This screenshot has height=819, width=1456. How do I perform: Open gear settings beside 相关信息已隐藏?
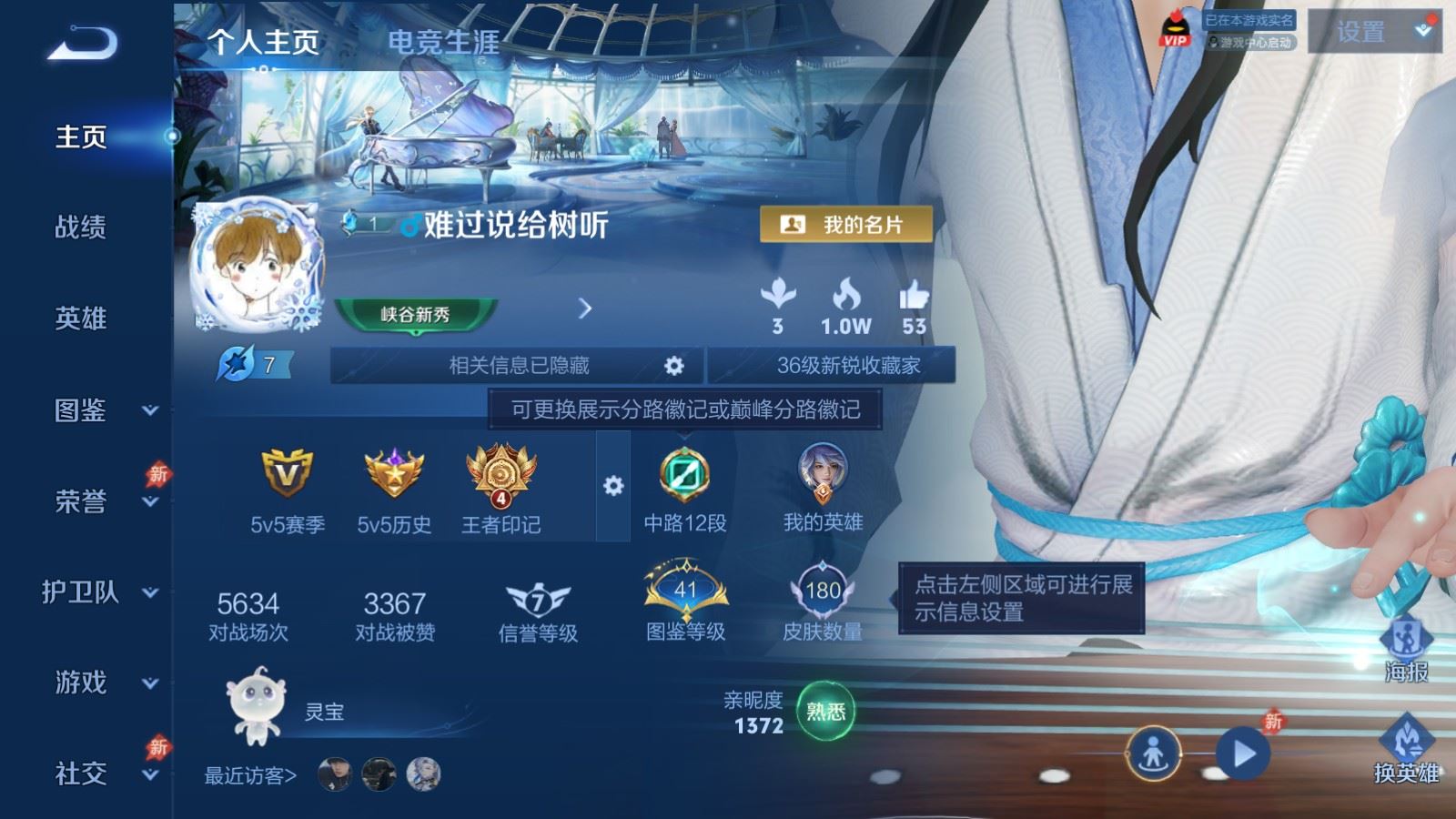click(673, 366)
